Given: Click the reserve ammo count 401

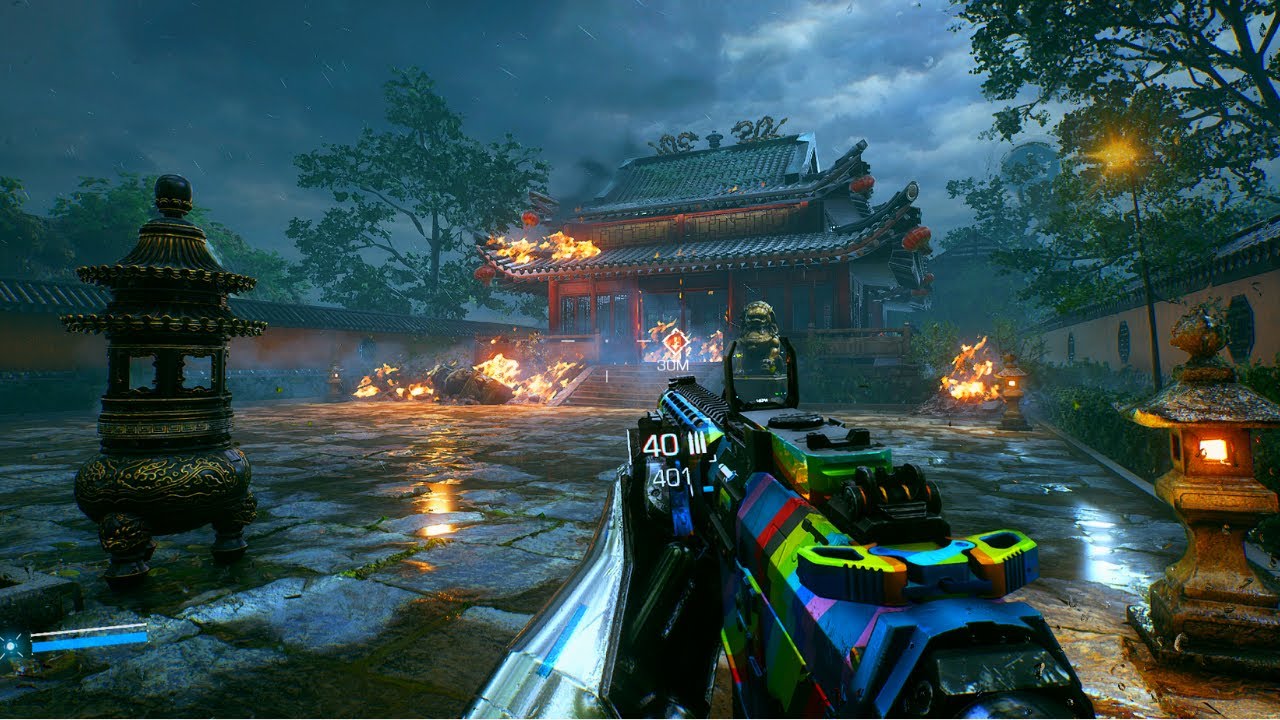Looking at the screenshot, I should (x=672, y=476).
